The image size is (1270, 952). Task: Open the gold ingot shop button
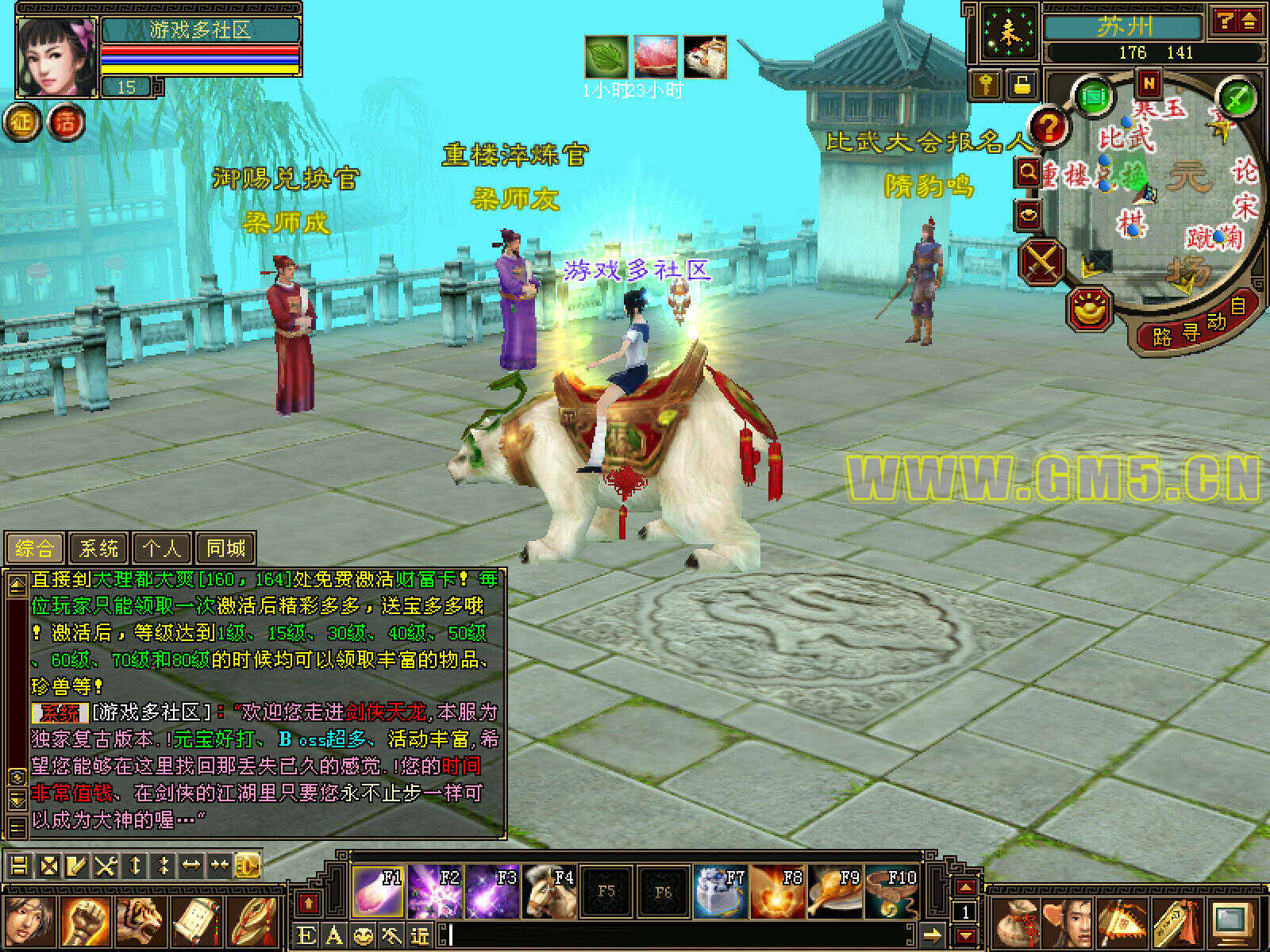pyautogui.click(x=1091, y=309)
